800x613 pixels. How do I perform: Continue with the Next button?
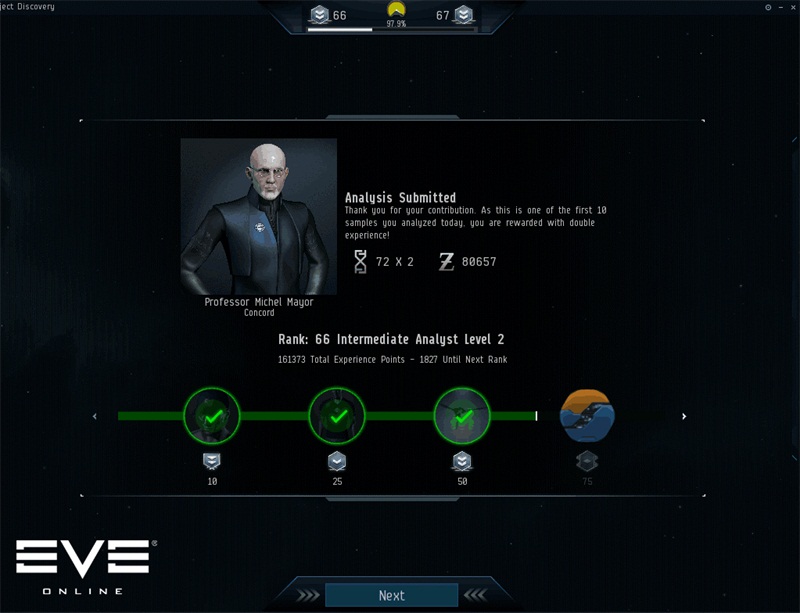coord(391,595)
